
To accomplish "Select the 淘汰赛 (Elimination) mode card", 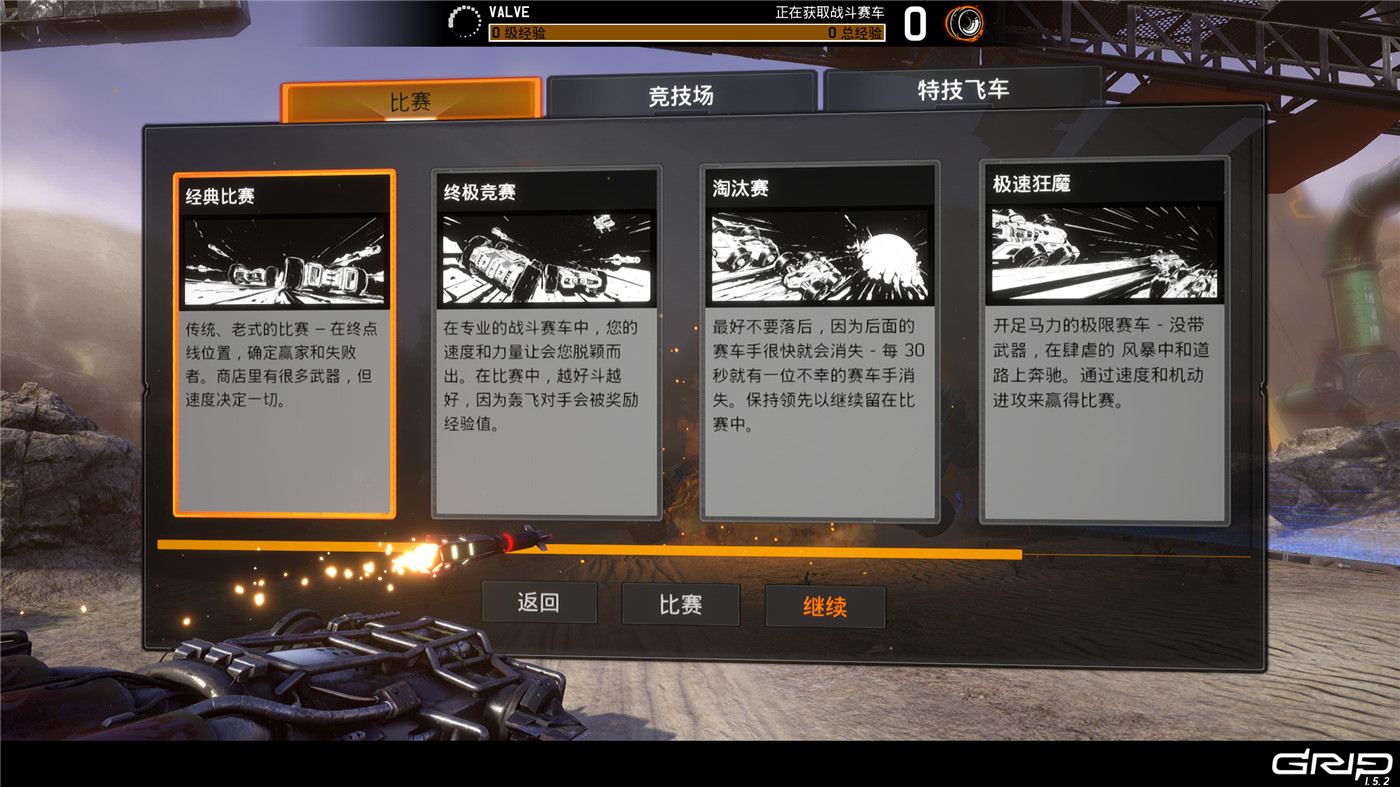I will [x=820, y=345].
